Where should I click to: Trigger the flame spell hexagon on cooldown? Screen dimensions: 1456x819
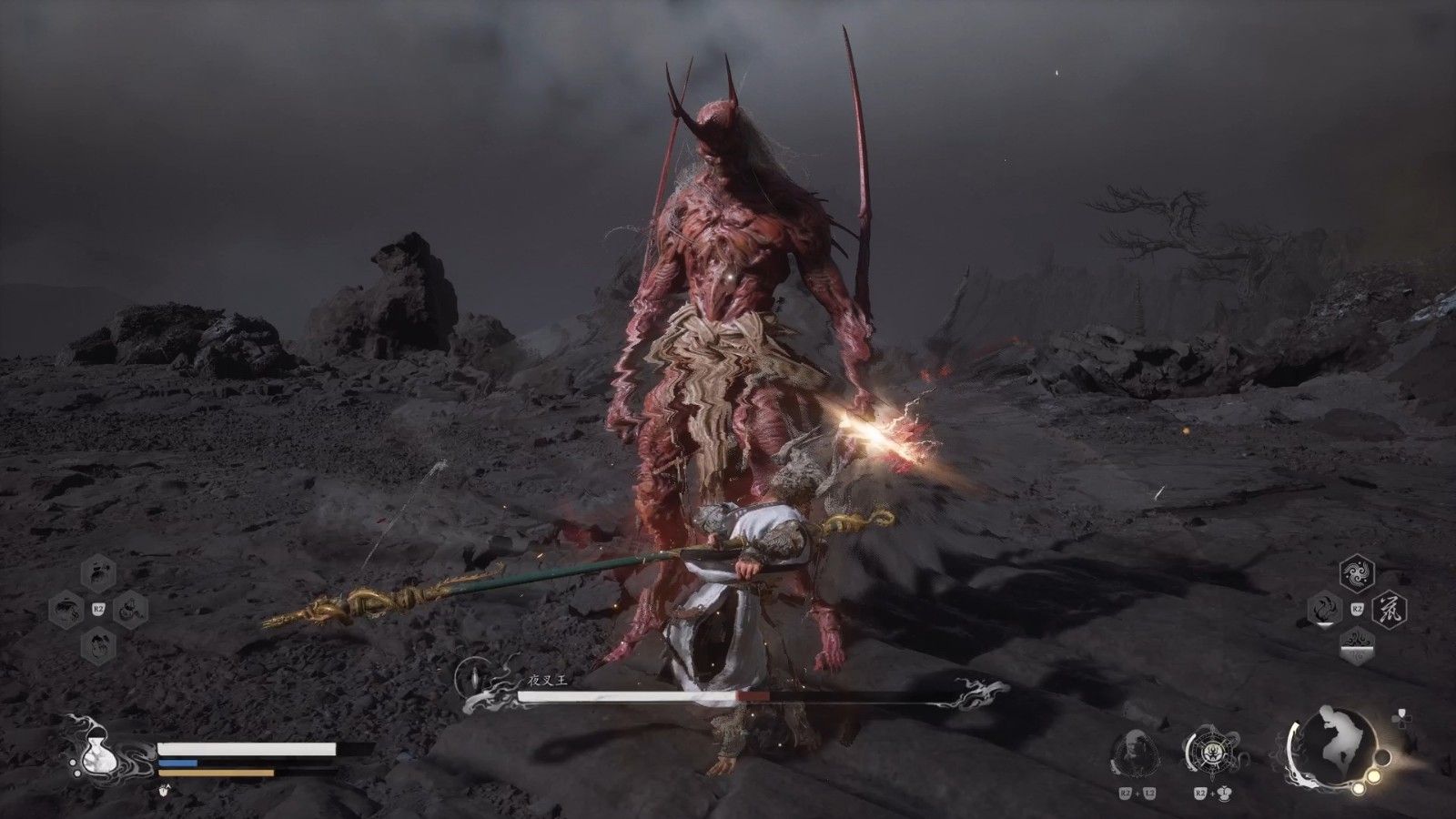pos(1325,608)
